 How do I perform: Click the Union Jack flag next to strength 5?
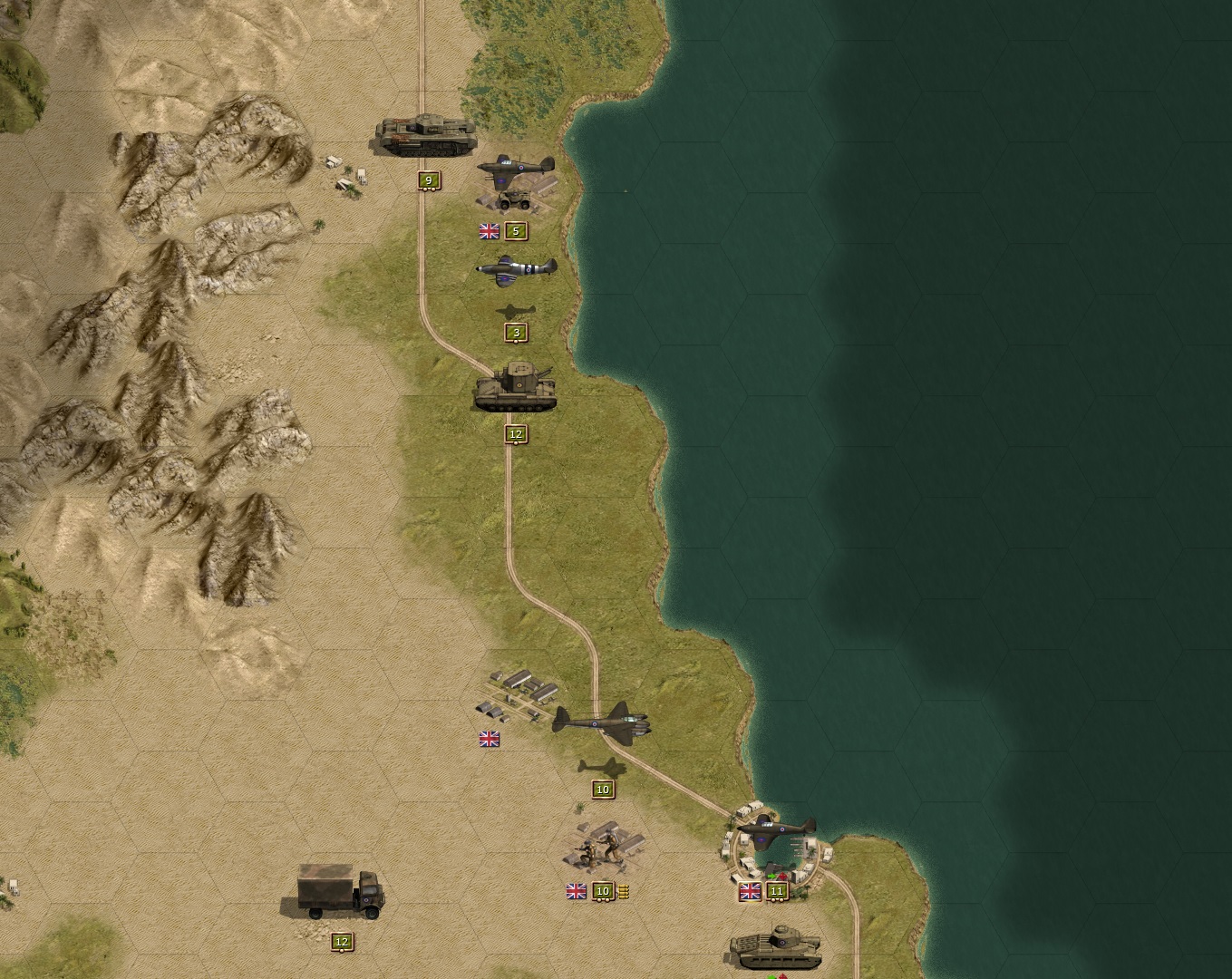pyautogui.click(x=488, y=231)
